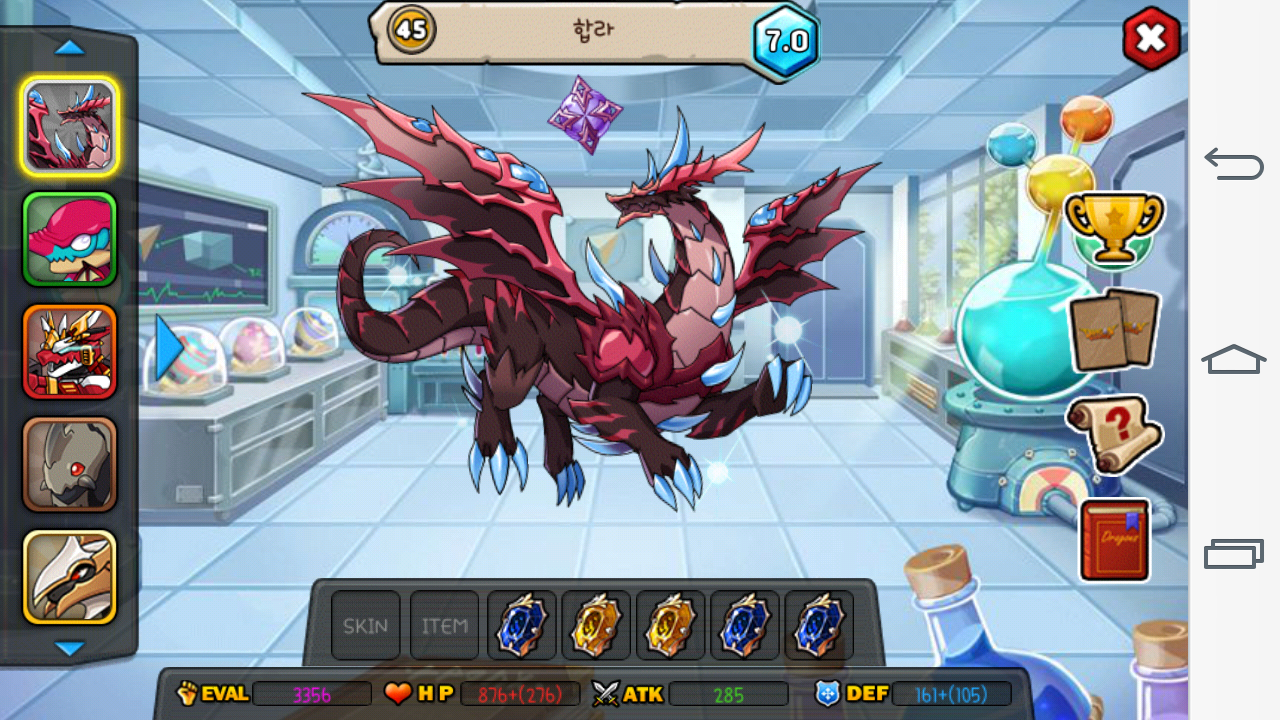This screenshot has height=720, width=1280.
Task: Open the red Dragons book
Action: click(1114, 540)
